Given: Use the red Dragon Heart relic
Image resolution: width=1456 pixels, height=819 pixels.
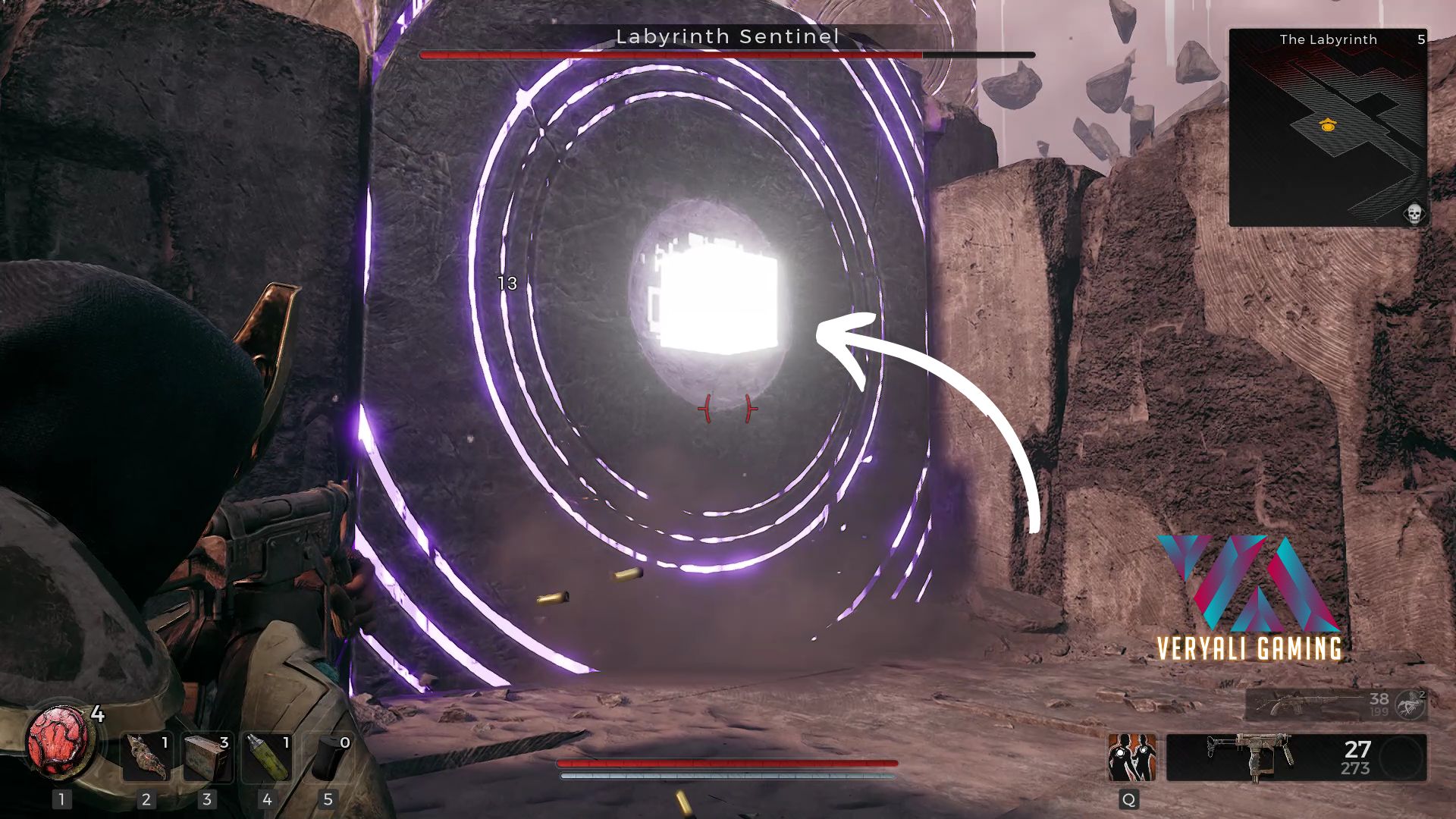Looking at the screenshot, I should [61, 741].
